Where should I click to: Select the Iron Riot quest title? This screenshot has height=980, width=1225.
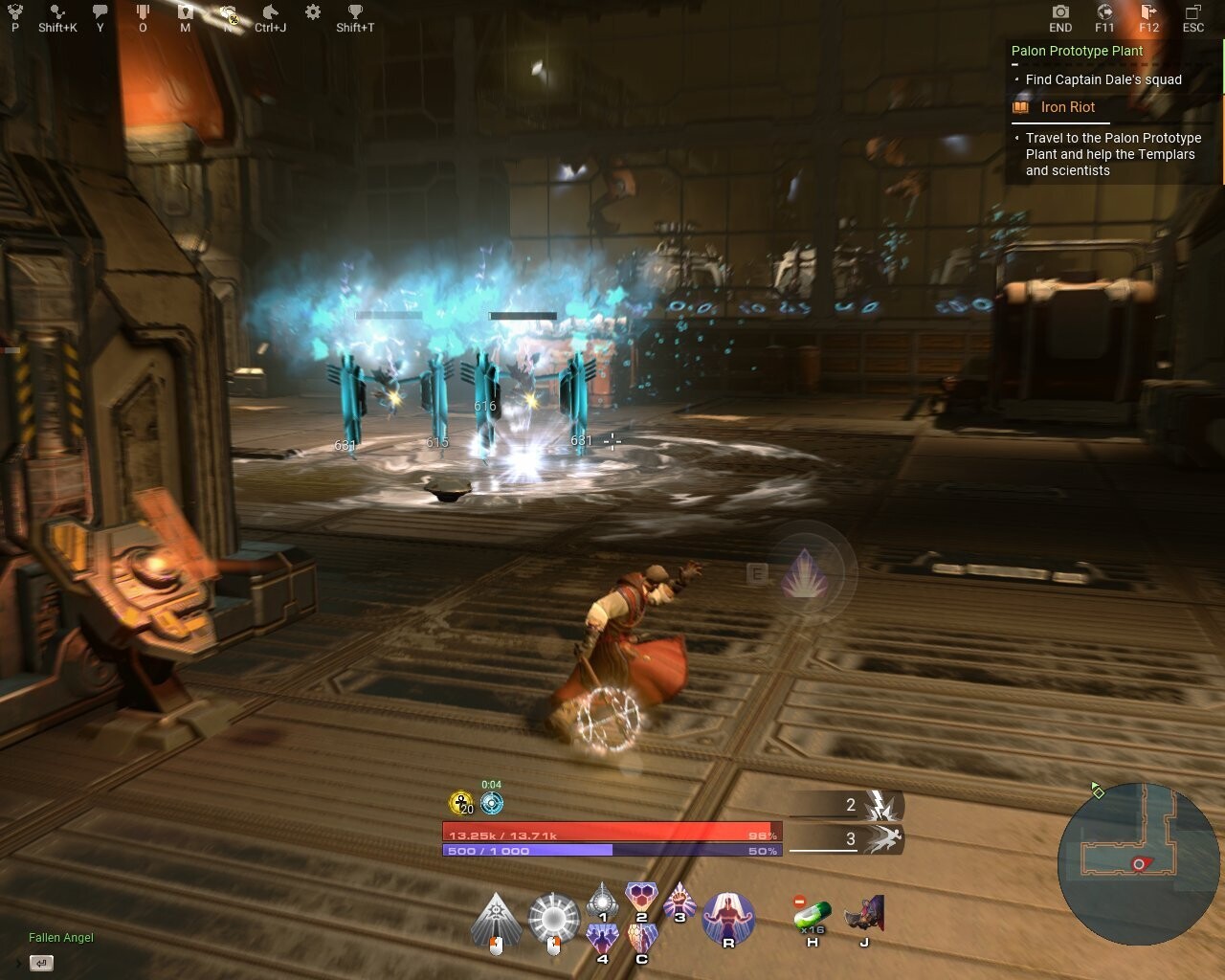pos(1066,107)
